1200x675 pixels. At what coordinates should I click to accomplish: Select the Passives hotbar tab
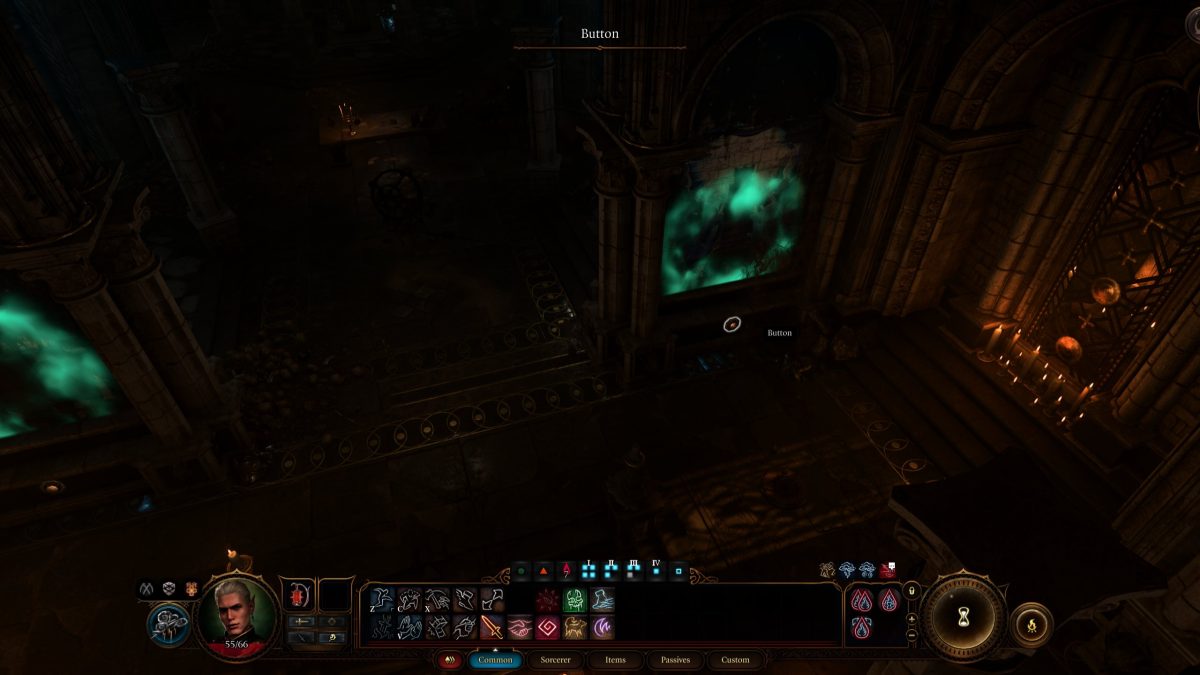(x=675, y=660)
